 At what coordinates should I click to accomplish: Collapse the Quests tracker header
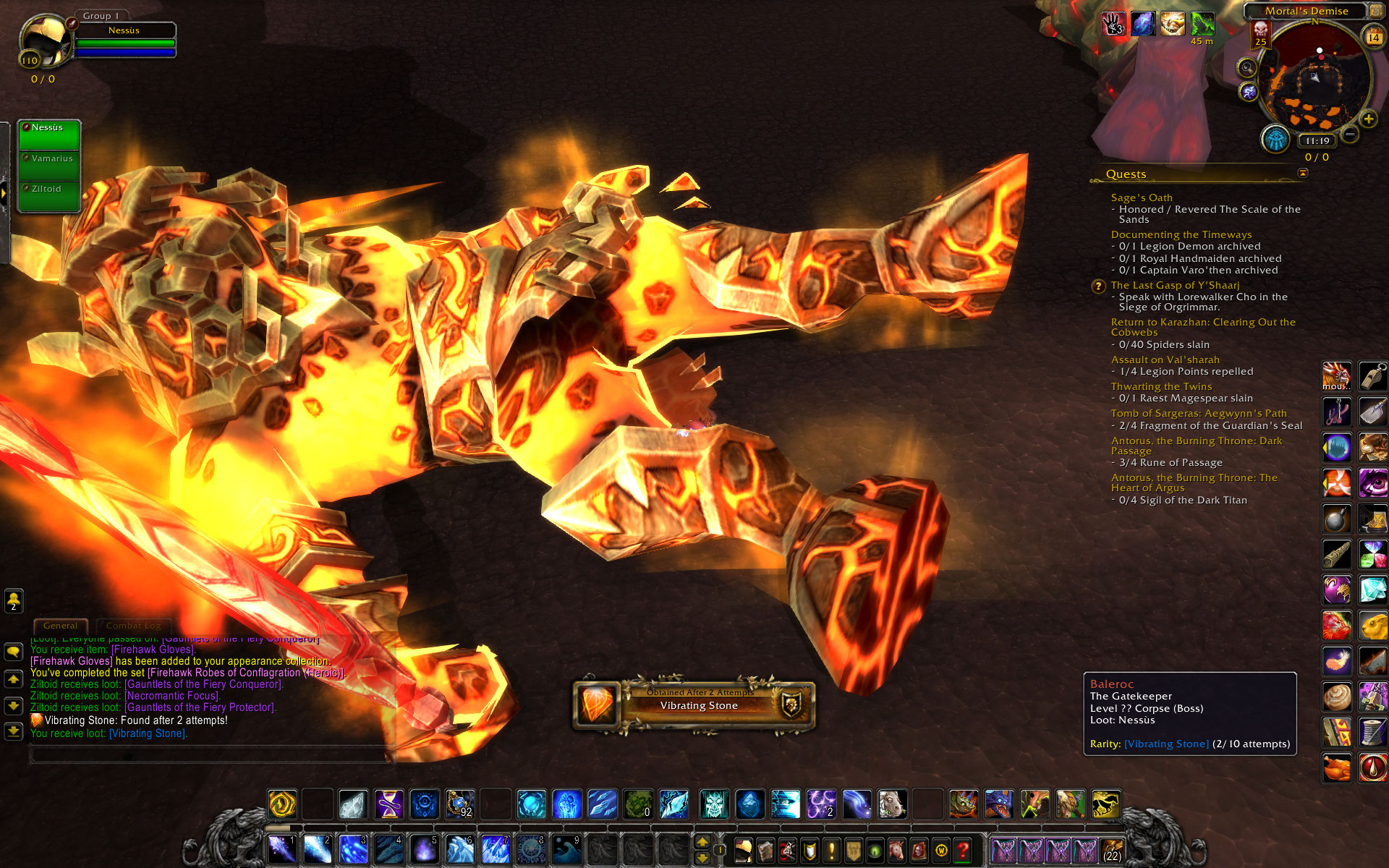coord(1303,173)
